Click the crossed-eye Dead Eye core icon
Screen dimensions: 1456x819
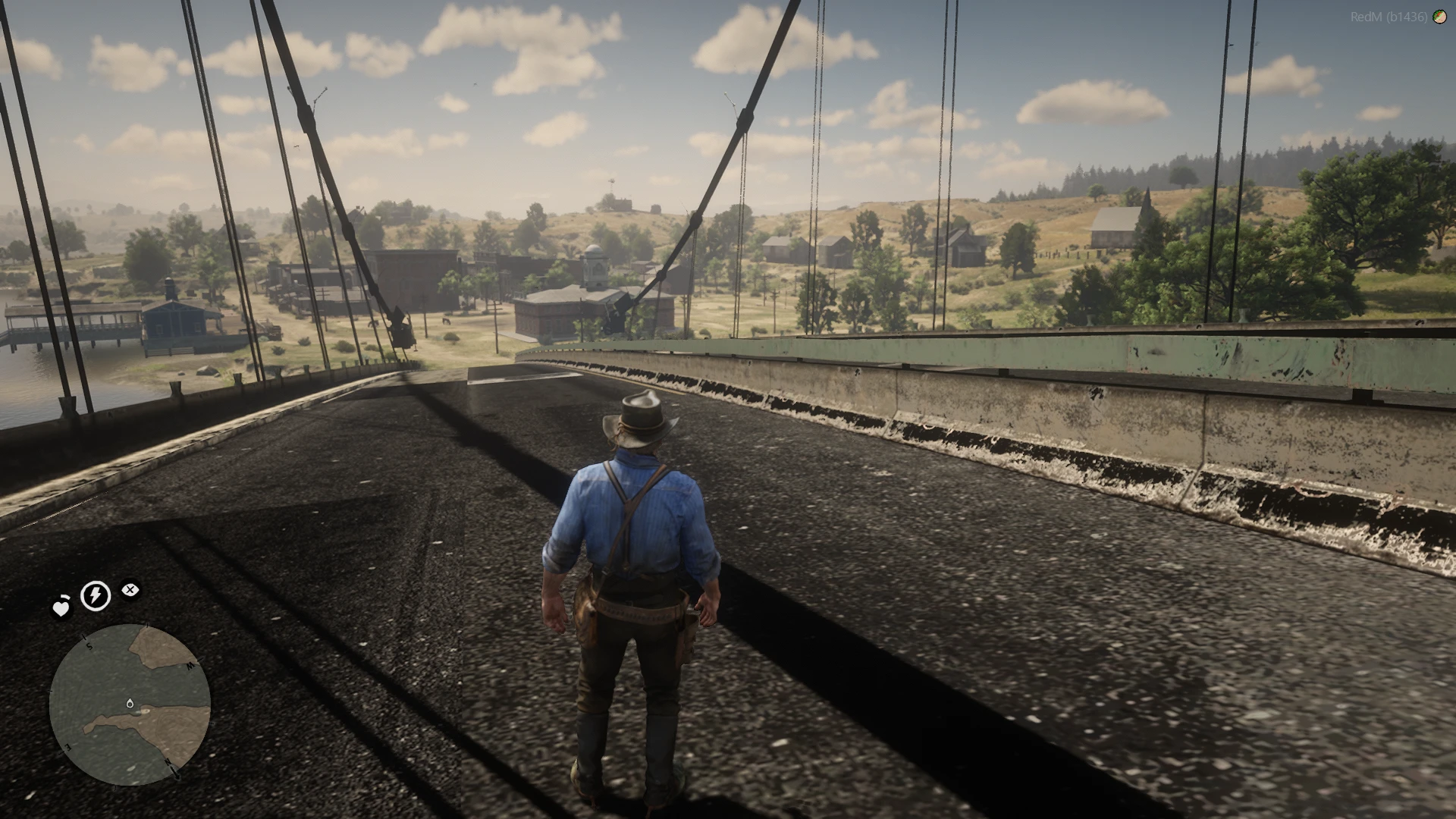[130, 589]
